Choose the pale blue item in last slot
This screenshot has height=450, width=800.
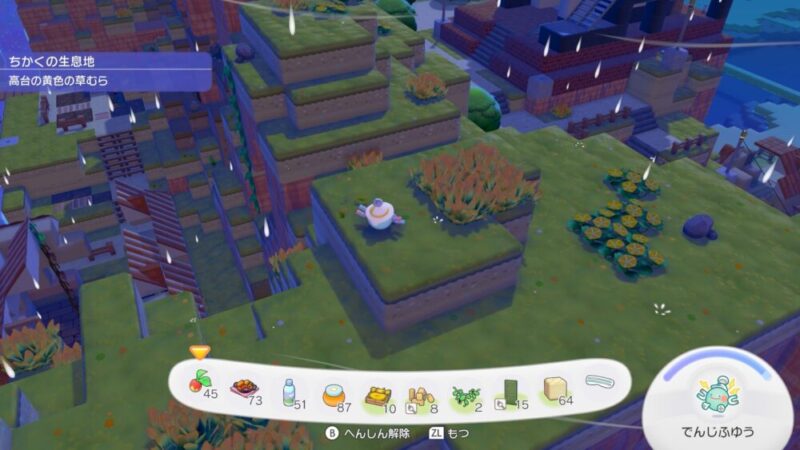599,381
